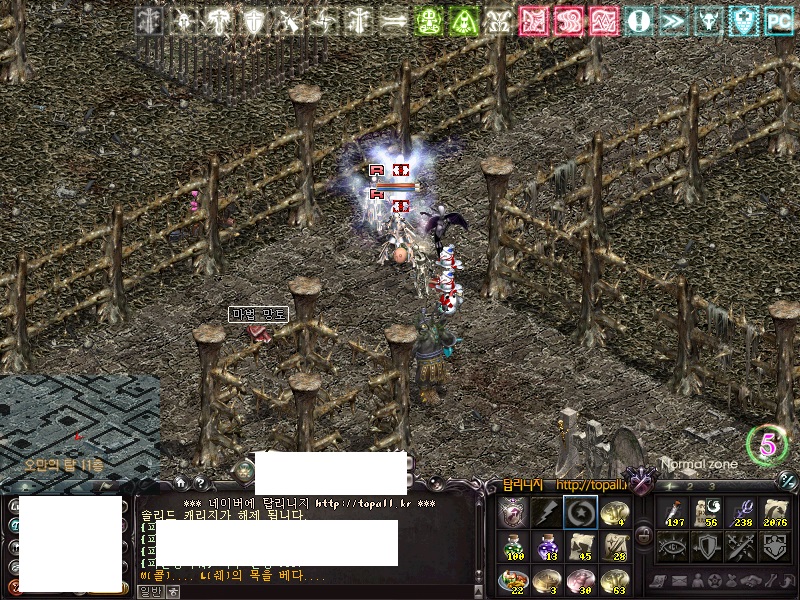This screenshot has width=800, height=600.
Task: Activate the crossed swords skill slot
Action: click(742, 545)
